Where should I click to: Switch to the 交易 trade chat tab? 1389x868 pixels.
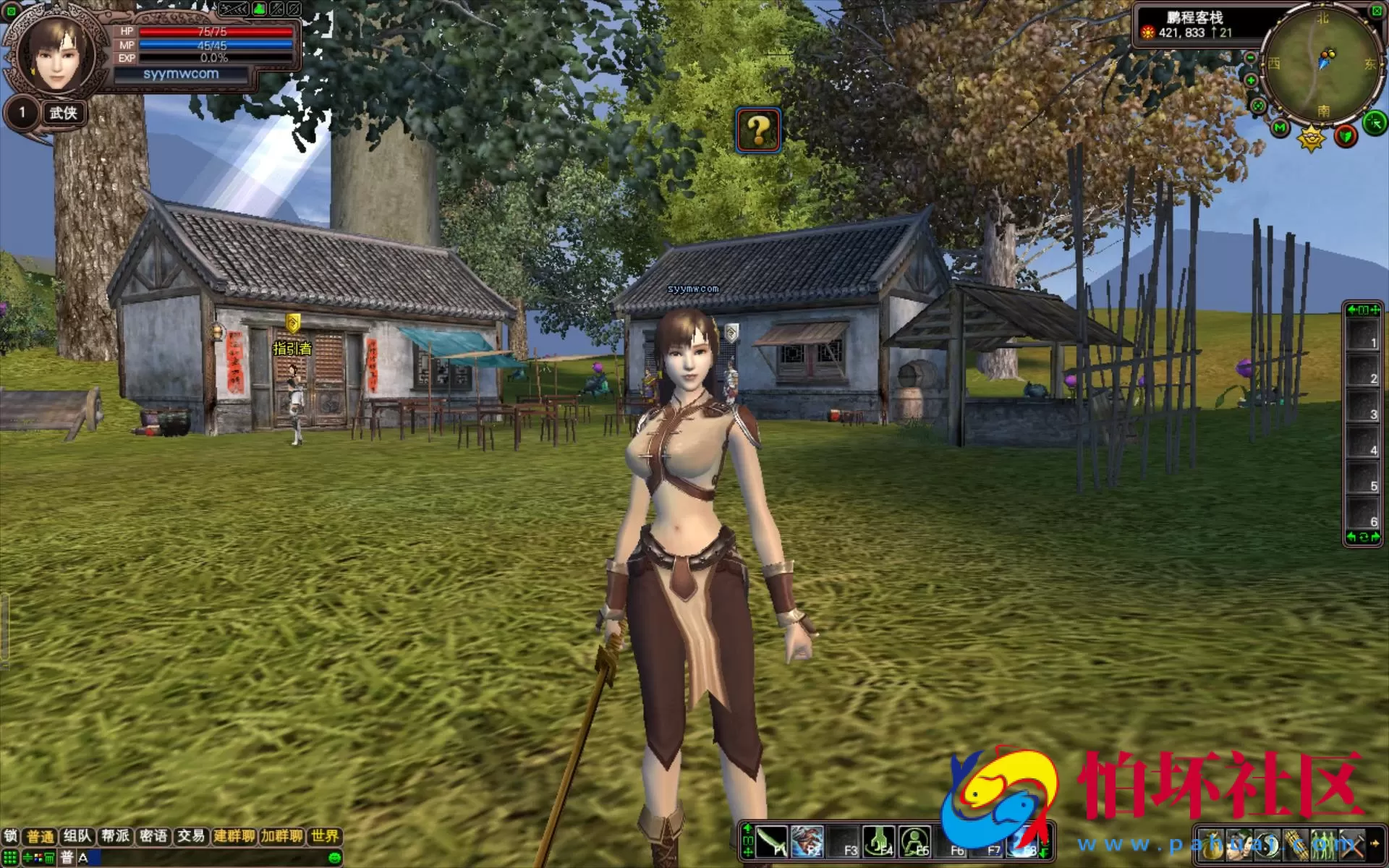pos(191,836)
